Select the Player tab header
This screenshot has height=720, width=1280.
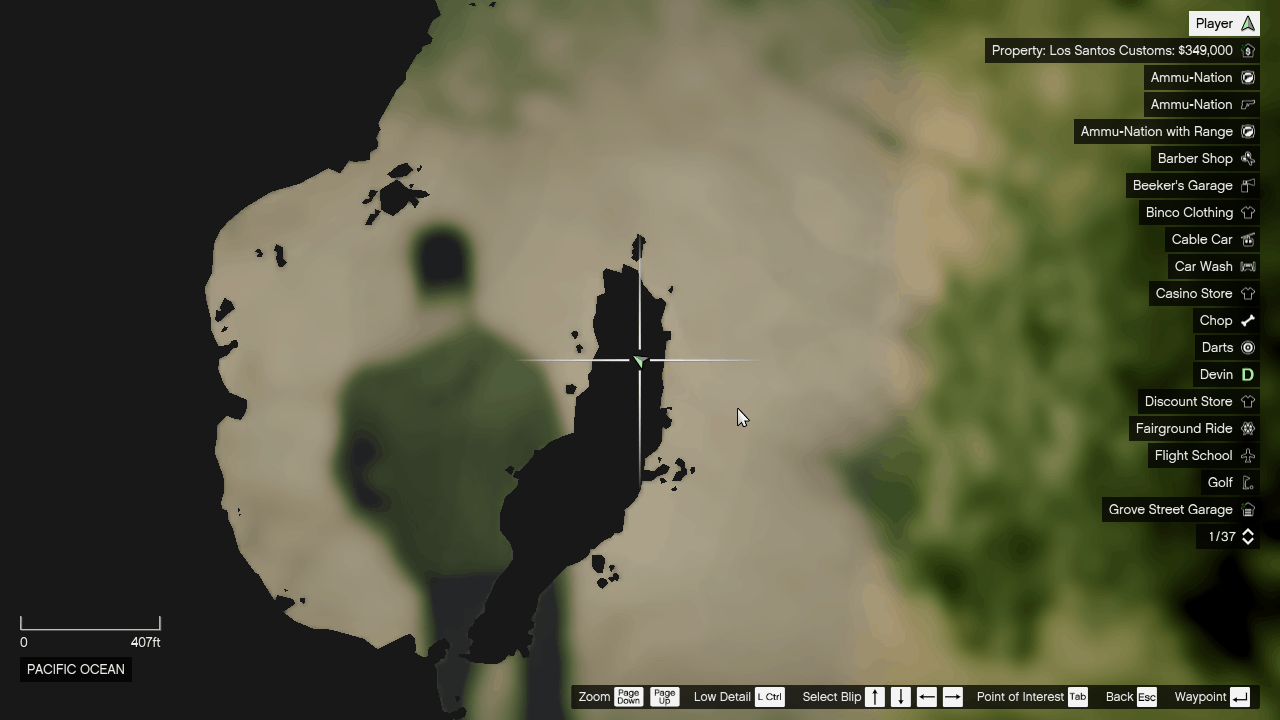pyautogui.click(x=1224, y=22)
